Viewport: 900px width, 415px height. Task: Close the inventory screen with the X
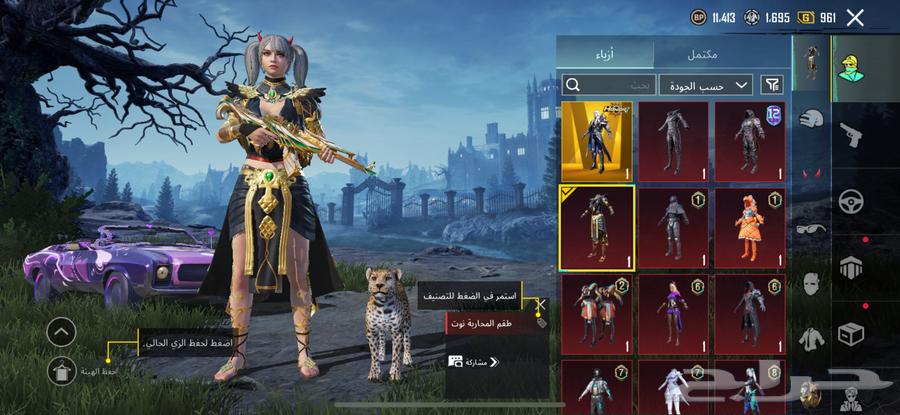[x=855, y=17]
